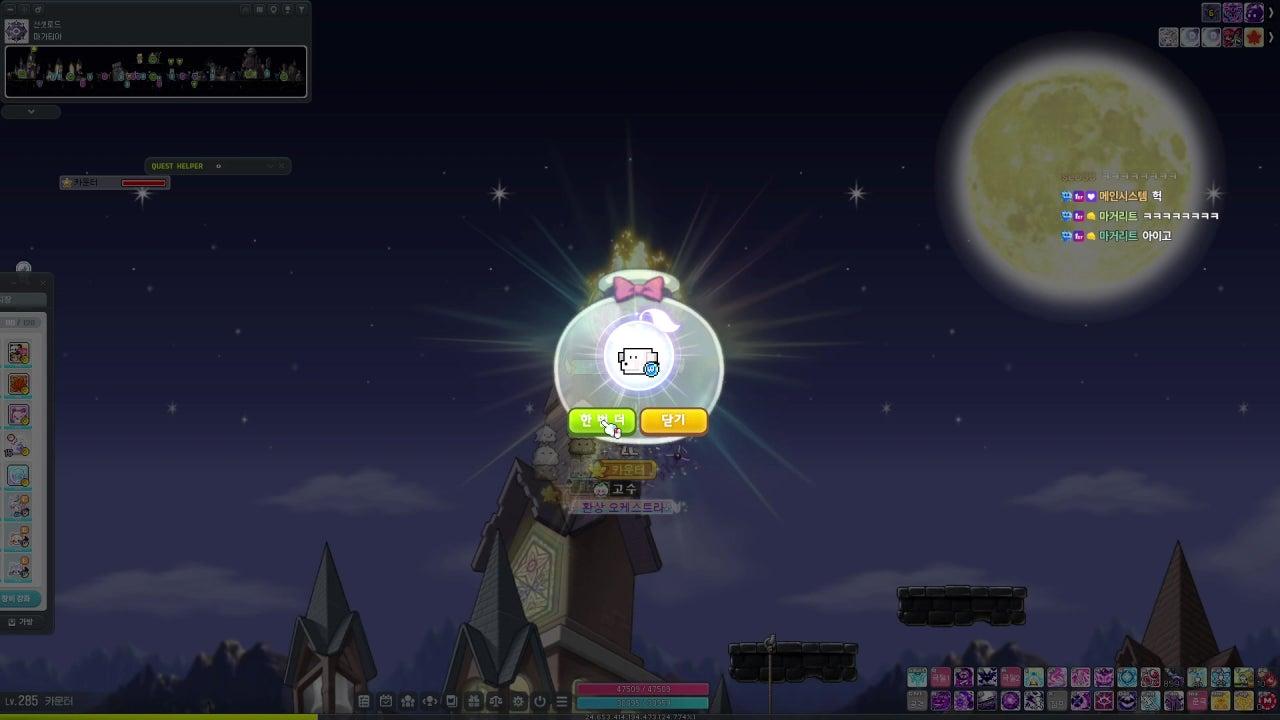Select the red M skill slot
Screen dimensions: 1280x720
1267,699
